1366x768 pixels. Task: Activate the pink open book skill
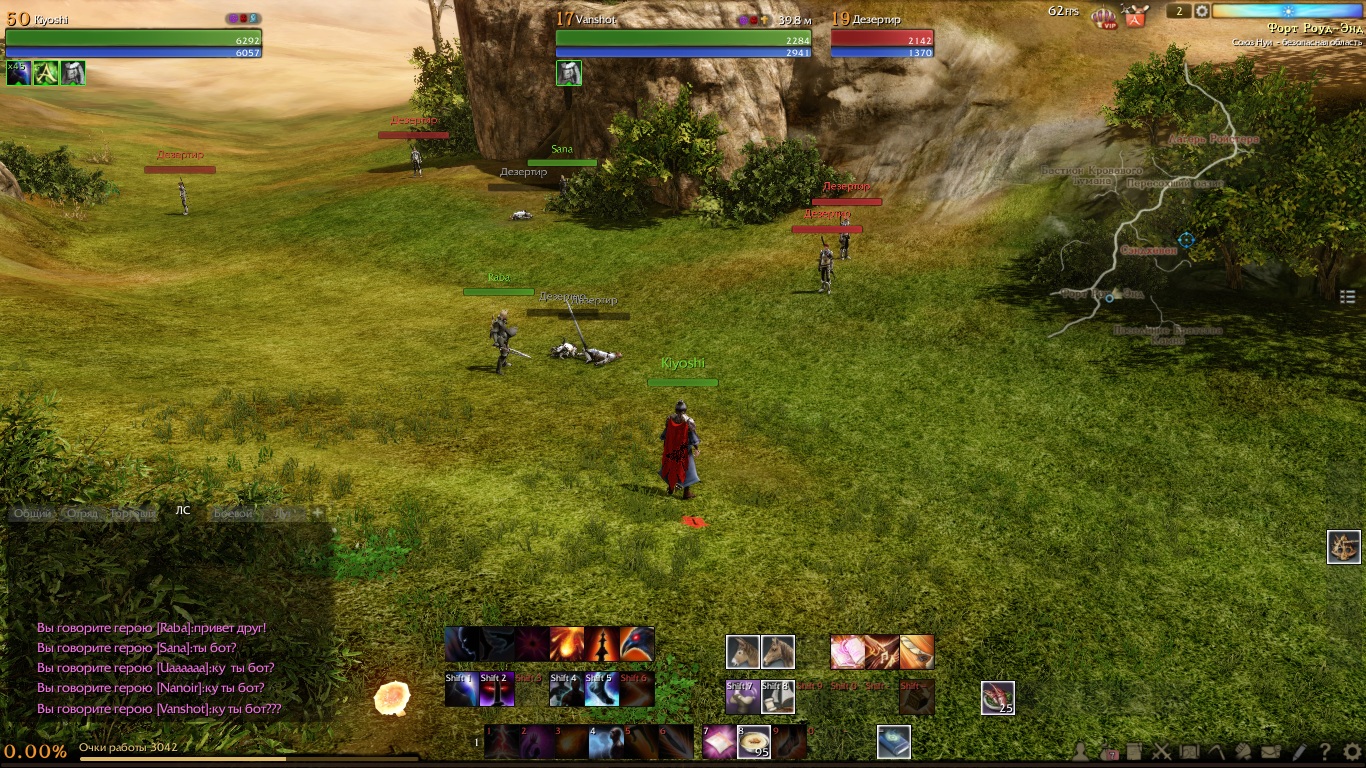[x=847, y=652]
